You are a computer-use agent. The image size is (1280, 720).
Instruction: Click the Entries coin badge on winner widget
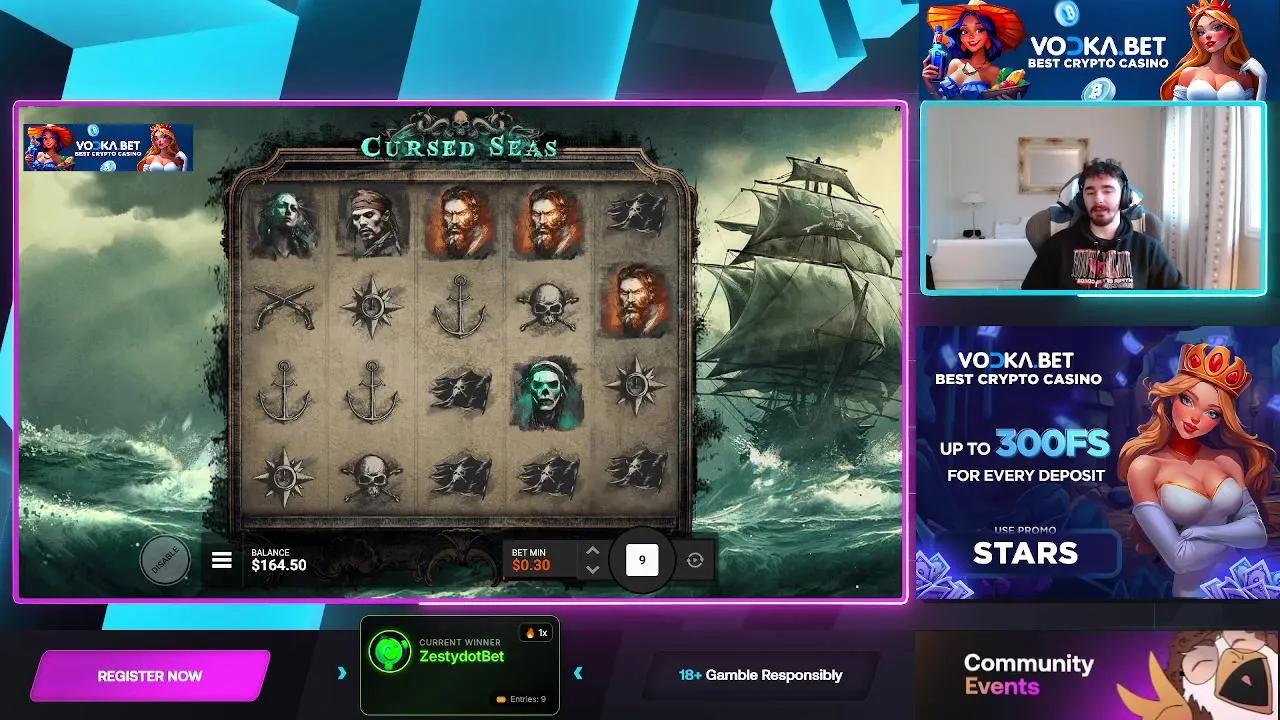(x=502, y=698)
